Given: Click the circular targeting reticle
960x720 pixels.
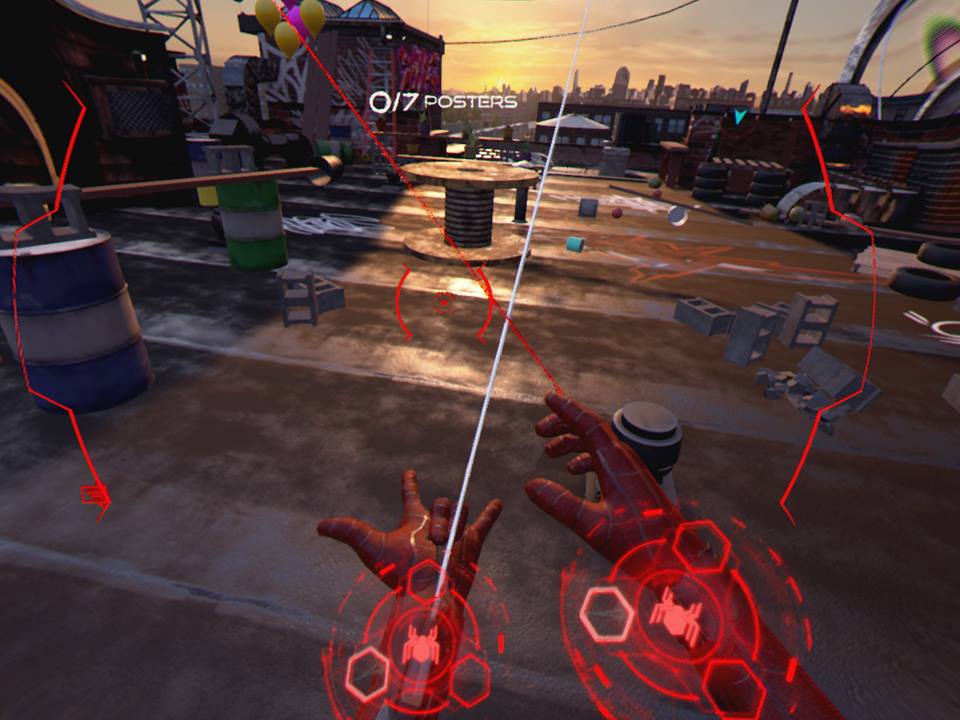Looking at the screenshot, I should coord(443,302).
